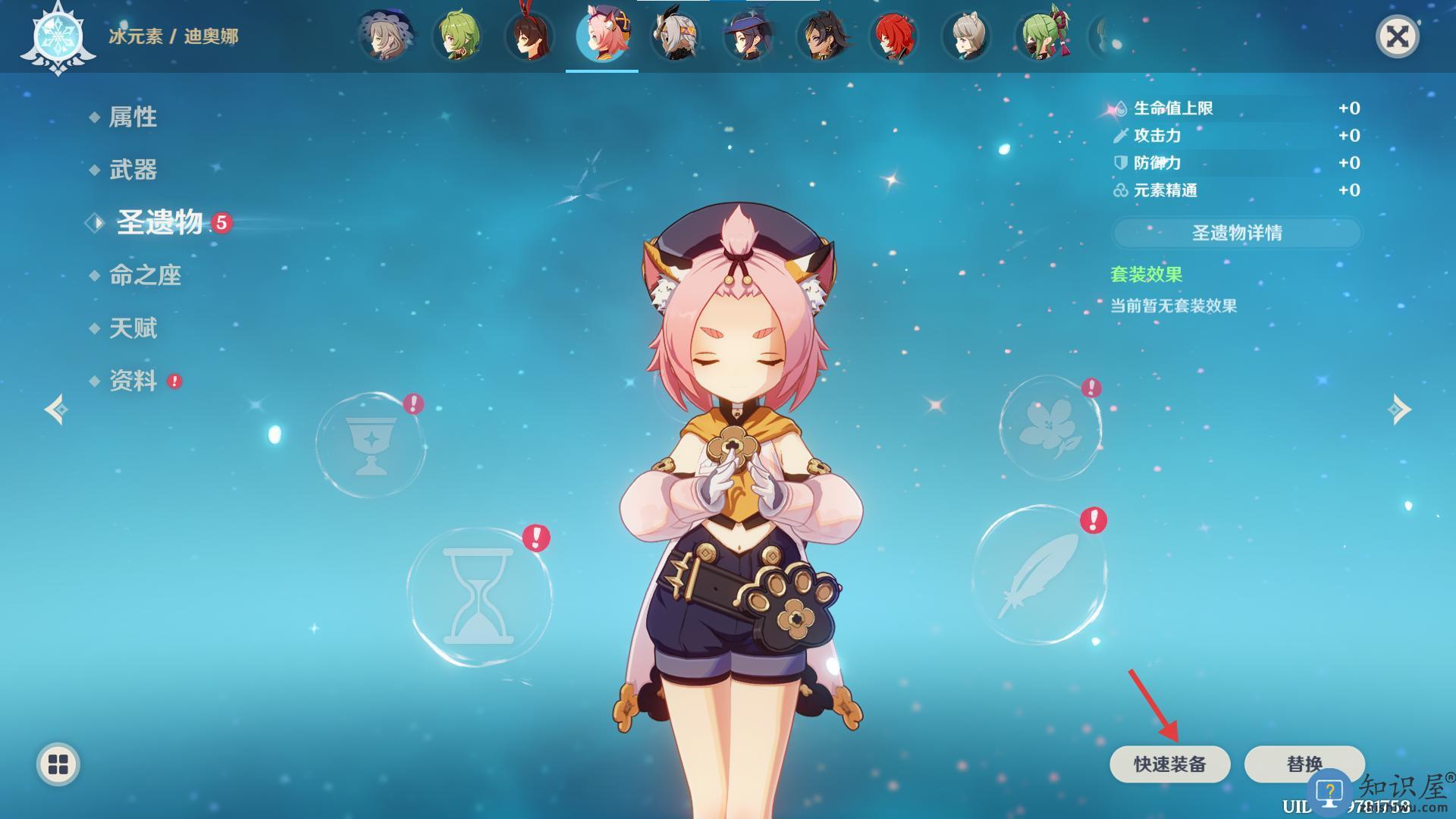This screenshot has height=819, width=1456.
Task: Select the hourglass sands artifact slot
Action: [479, 597]
